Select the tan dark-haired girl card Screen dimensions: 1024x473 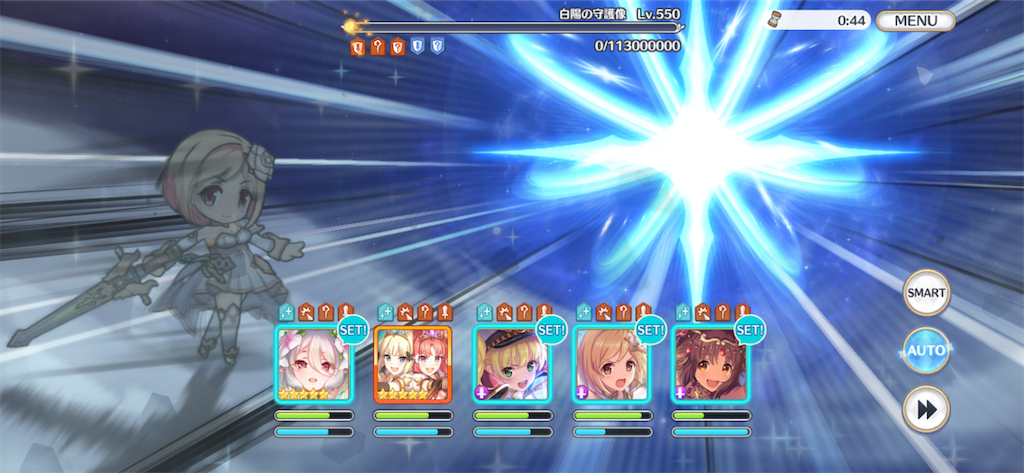(x=710, y=365)
